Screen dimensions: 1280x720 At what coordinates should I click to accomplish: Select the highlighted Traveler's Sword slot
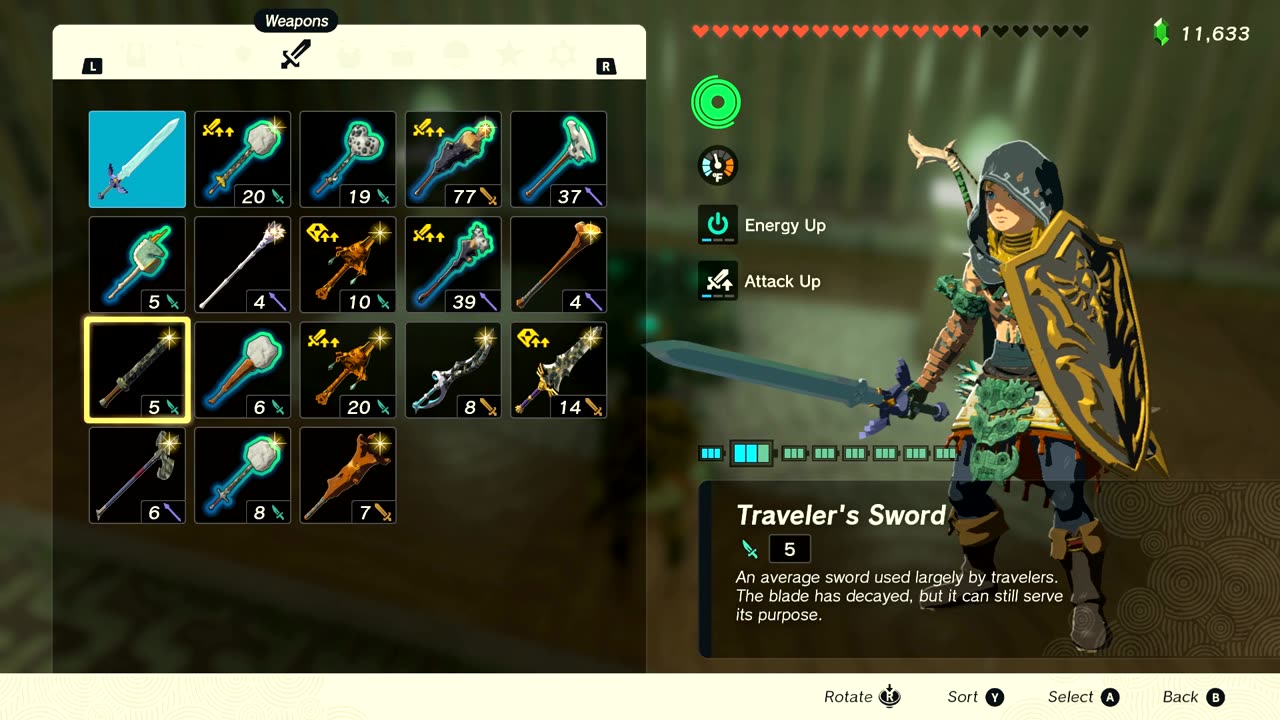(x=137, y=370)
